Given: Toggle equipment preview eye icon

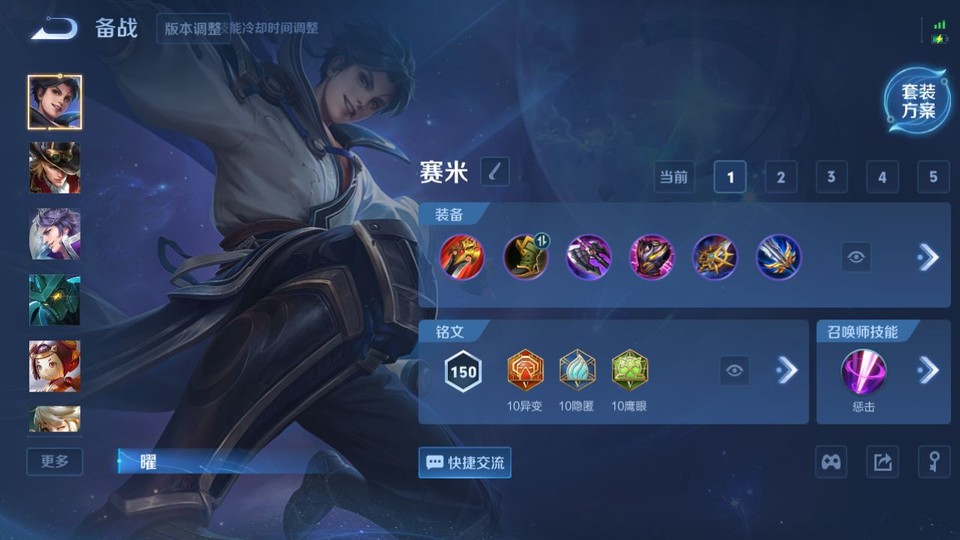Looking at the screenshot, I should point(856,257).
